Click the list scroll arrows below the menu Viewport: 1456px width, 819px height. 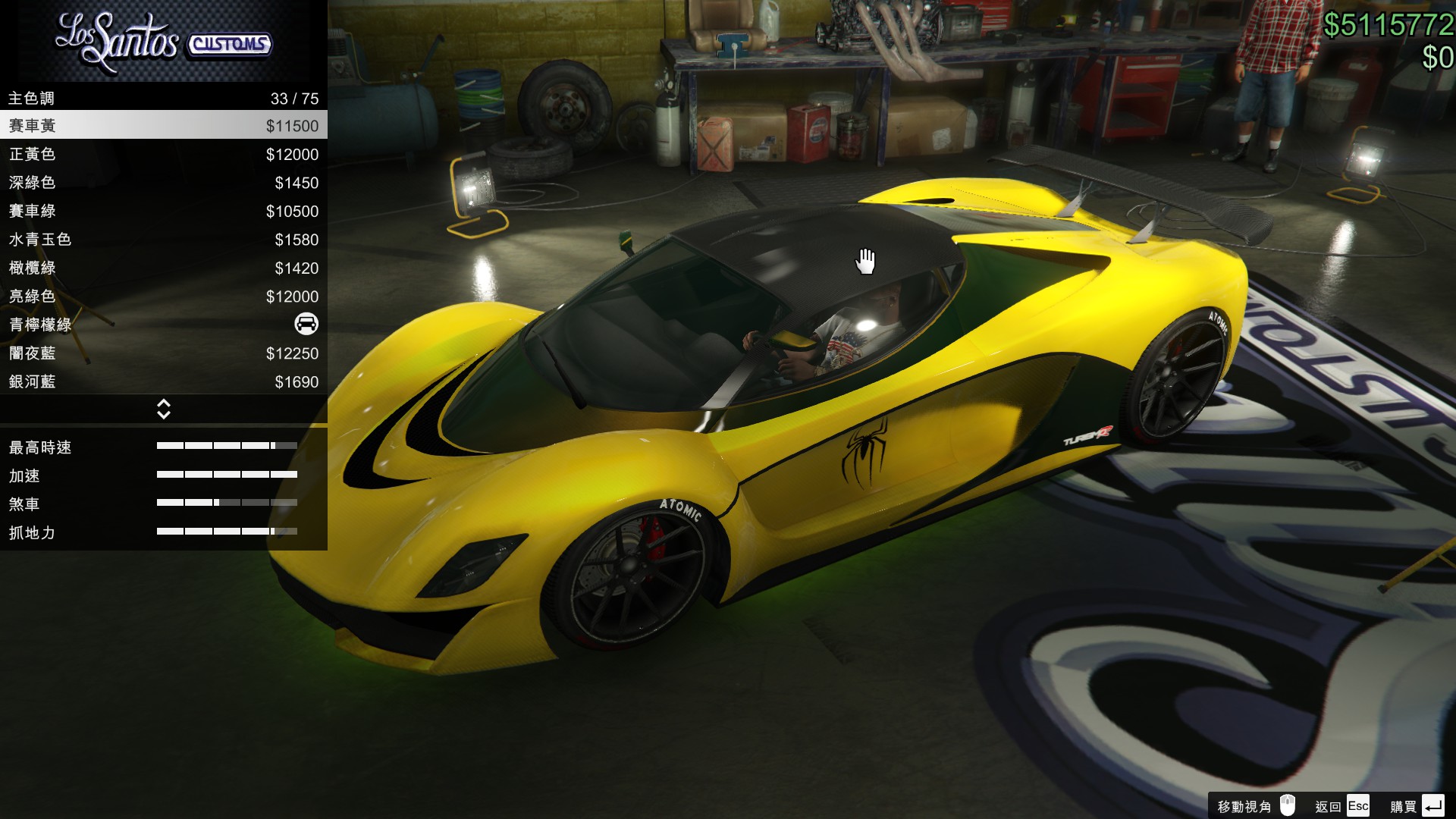163,409
